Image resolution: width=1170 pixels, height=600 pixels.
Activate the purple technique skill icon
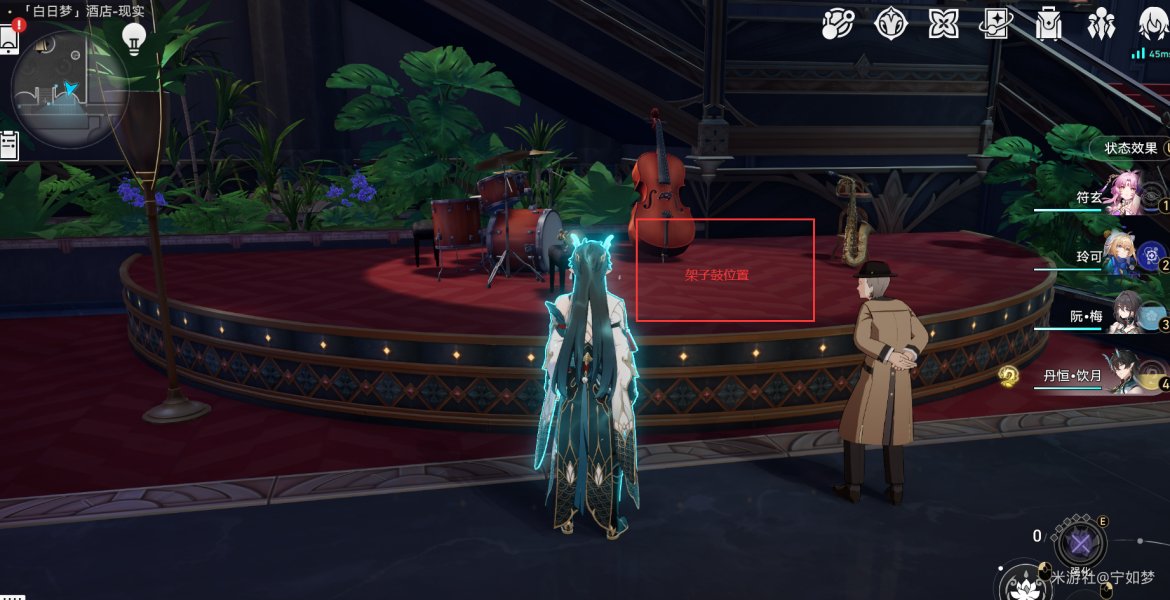pyautogui.click(x=1080, y=545)
